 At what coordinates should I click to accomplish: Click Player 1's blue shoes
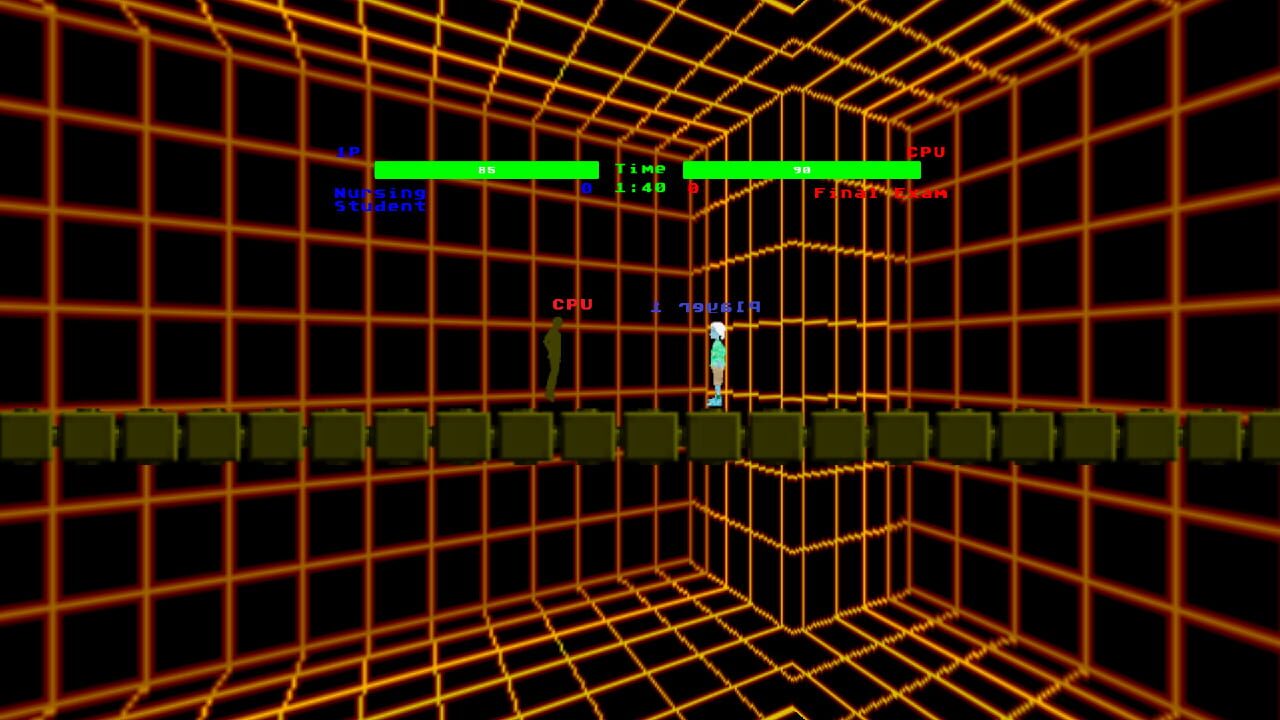(x=714, y=398)
